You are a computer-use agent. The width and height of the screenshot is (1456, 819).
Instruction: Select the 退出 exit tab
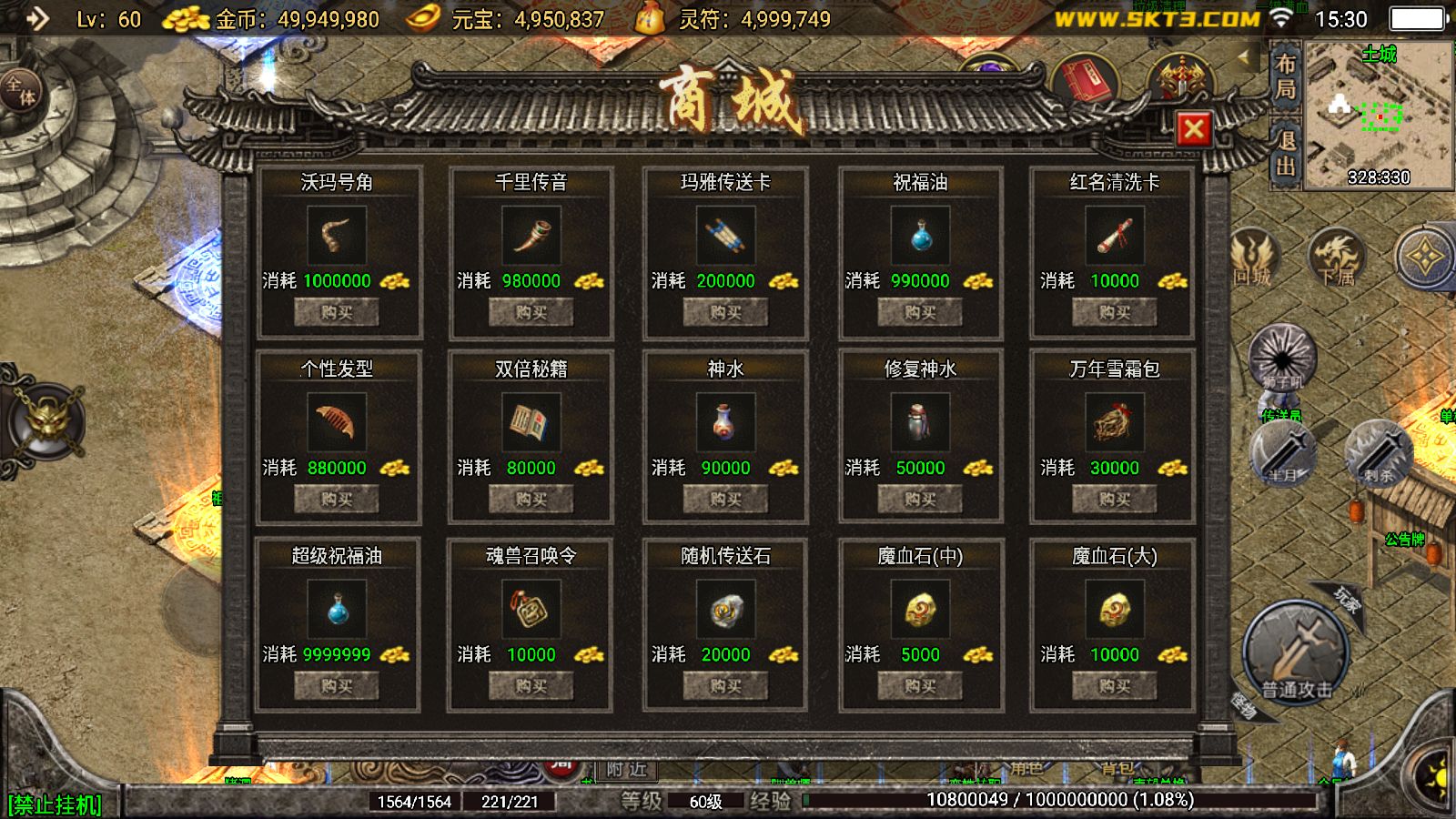coord(1285,153)
